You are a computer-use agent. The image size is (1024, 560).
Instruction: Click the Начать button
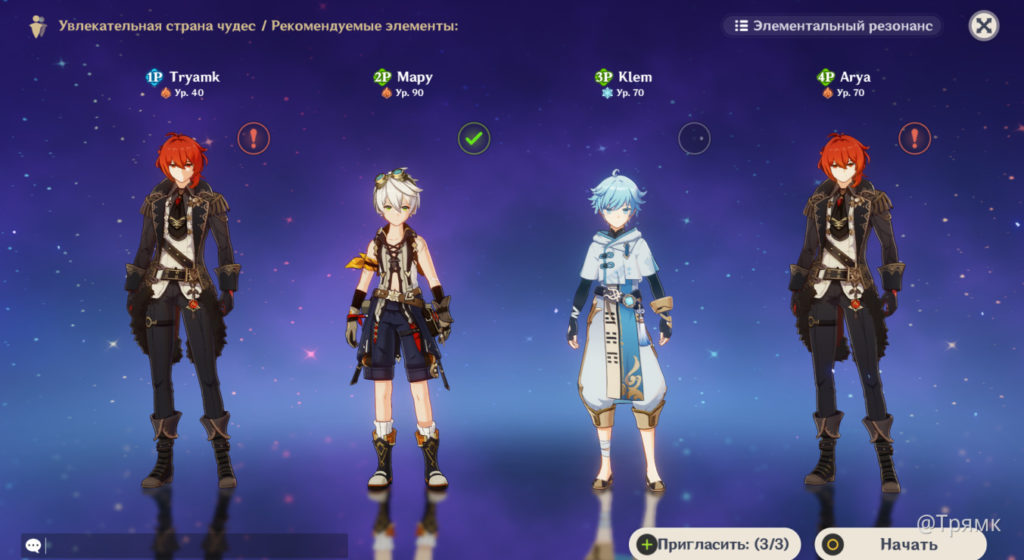coord(907,544)
